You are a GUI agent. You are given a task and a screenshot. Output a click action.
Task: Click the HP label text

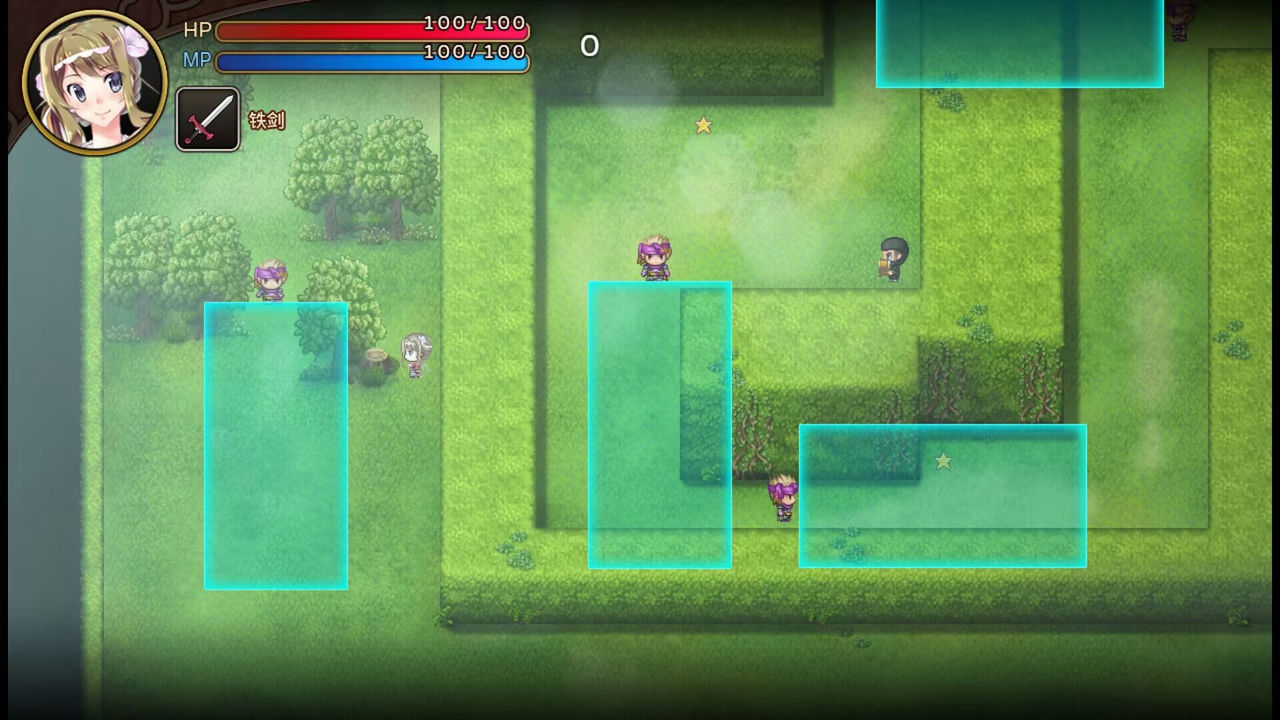197,30
